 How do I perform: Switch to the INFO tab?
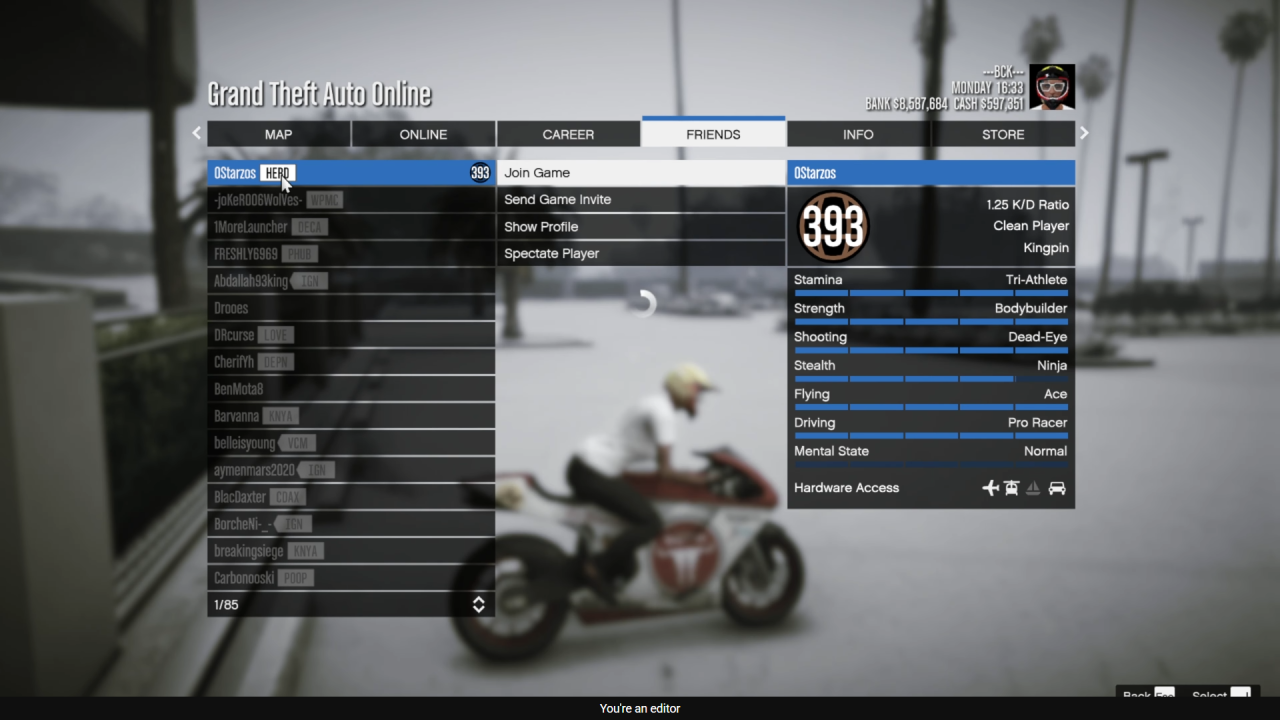857,133
